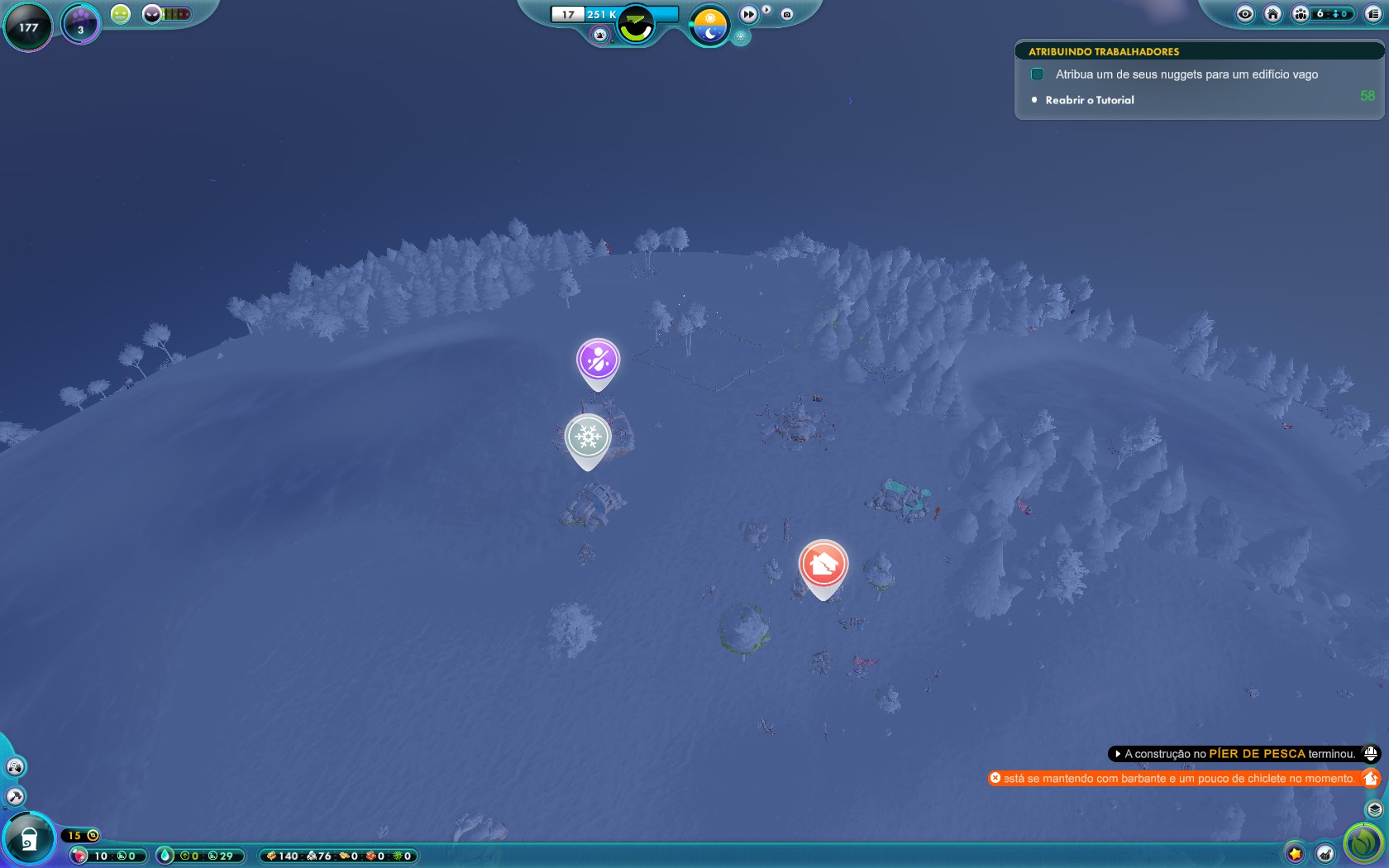The image size is (1389, 868).
Task: Select the snowflake freezing marker pin
Action: coord(588,437)
